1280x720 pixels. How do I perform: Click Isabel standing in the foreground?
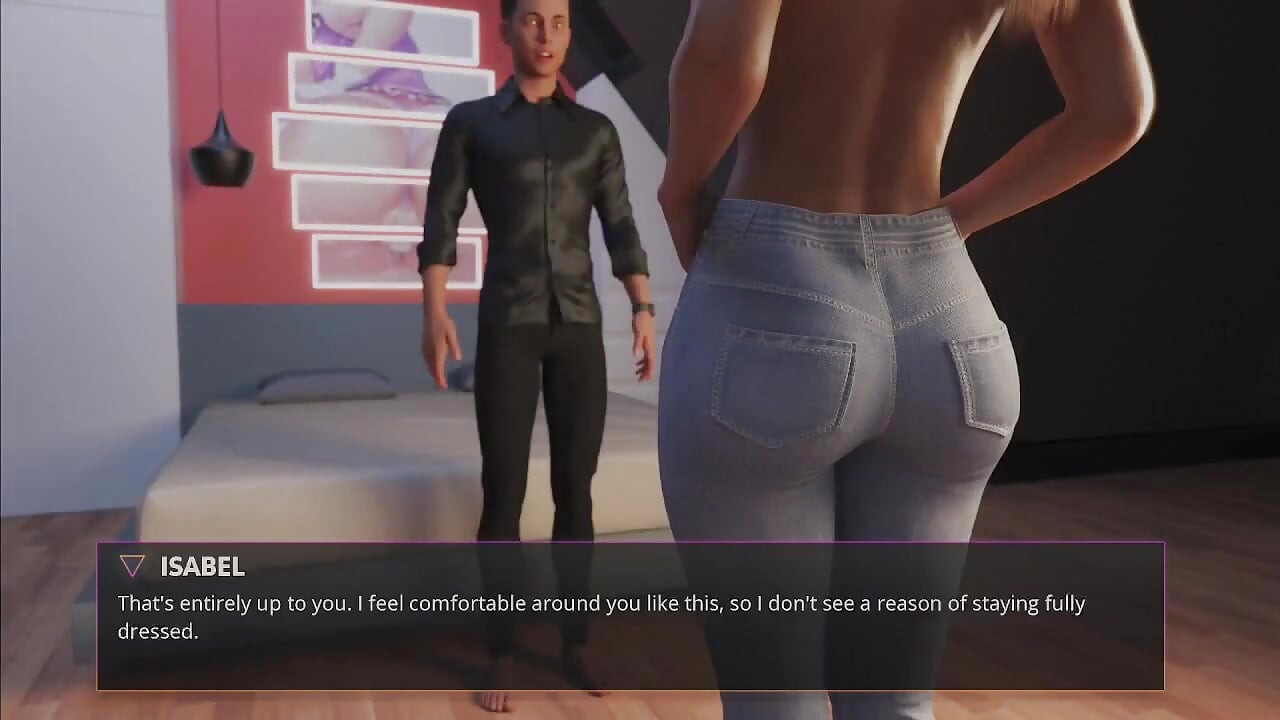(860, 300)
